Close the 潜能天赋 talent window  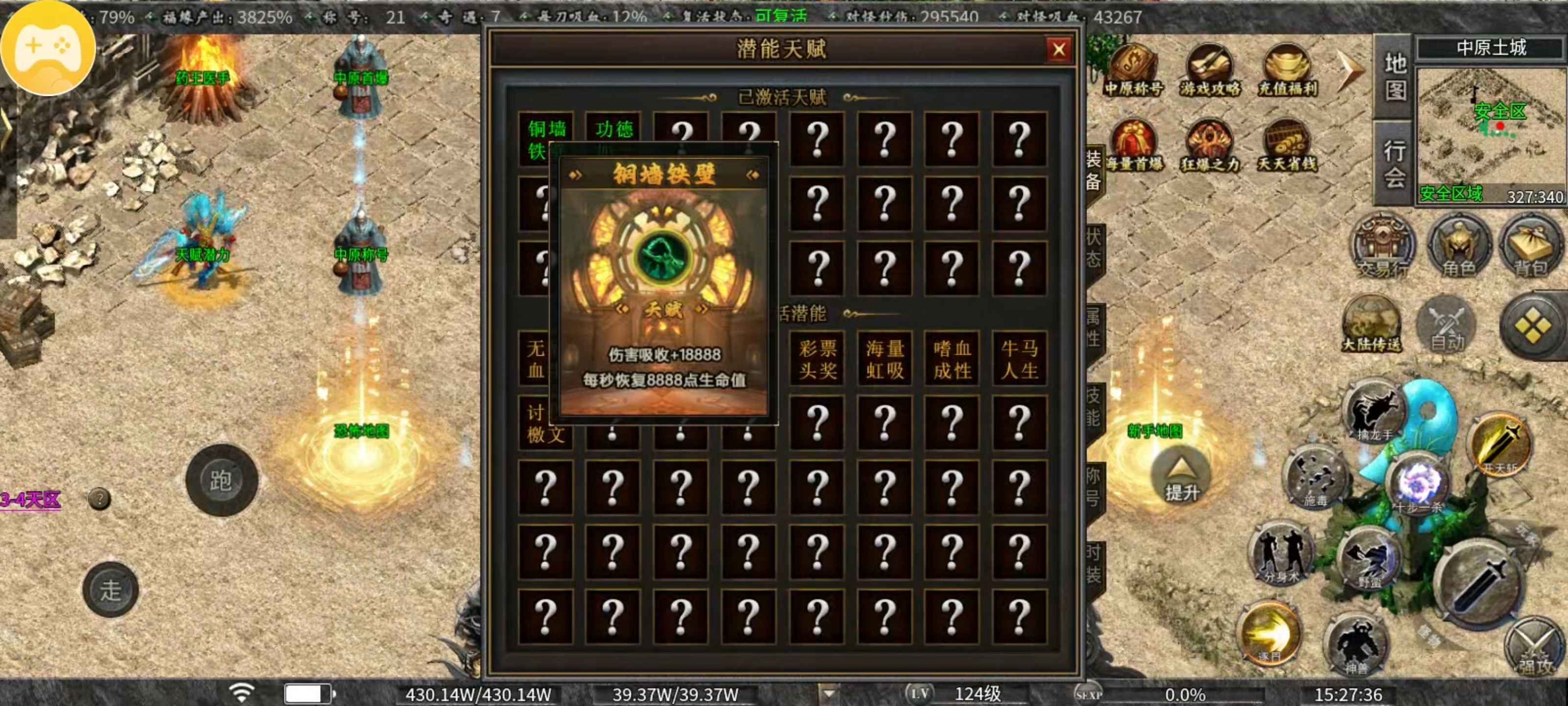point(1058,50)
